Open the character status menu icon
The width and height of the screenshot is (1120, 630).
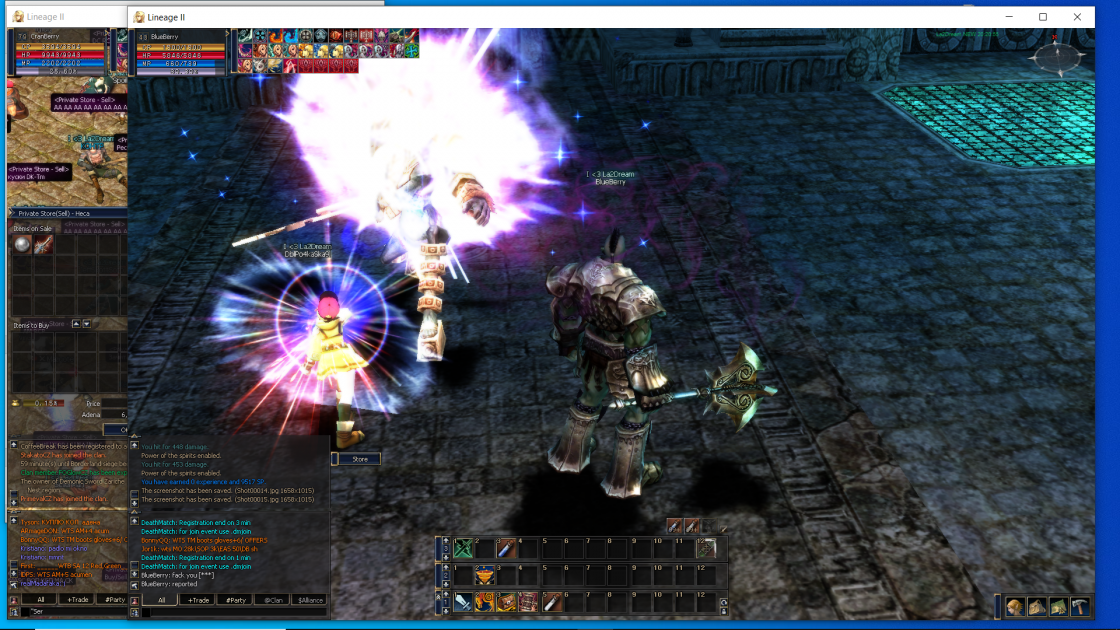[1015, 607]
